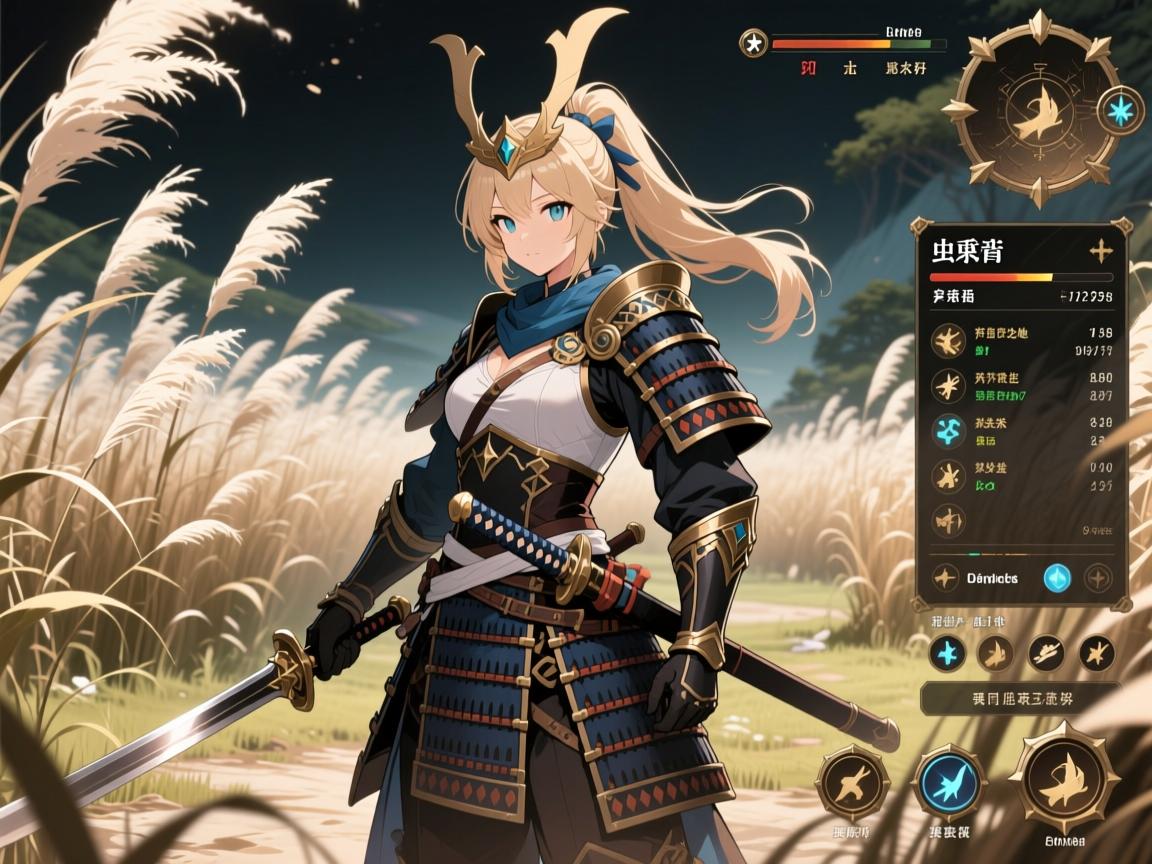Image resolution: width=1152 pixels, height=864 pixels.
Task: Trigger the small gold bird ability at bottom
Action: [852, 783]
